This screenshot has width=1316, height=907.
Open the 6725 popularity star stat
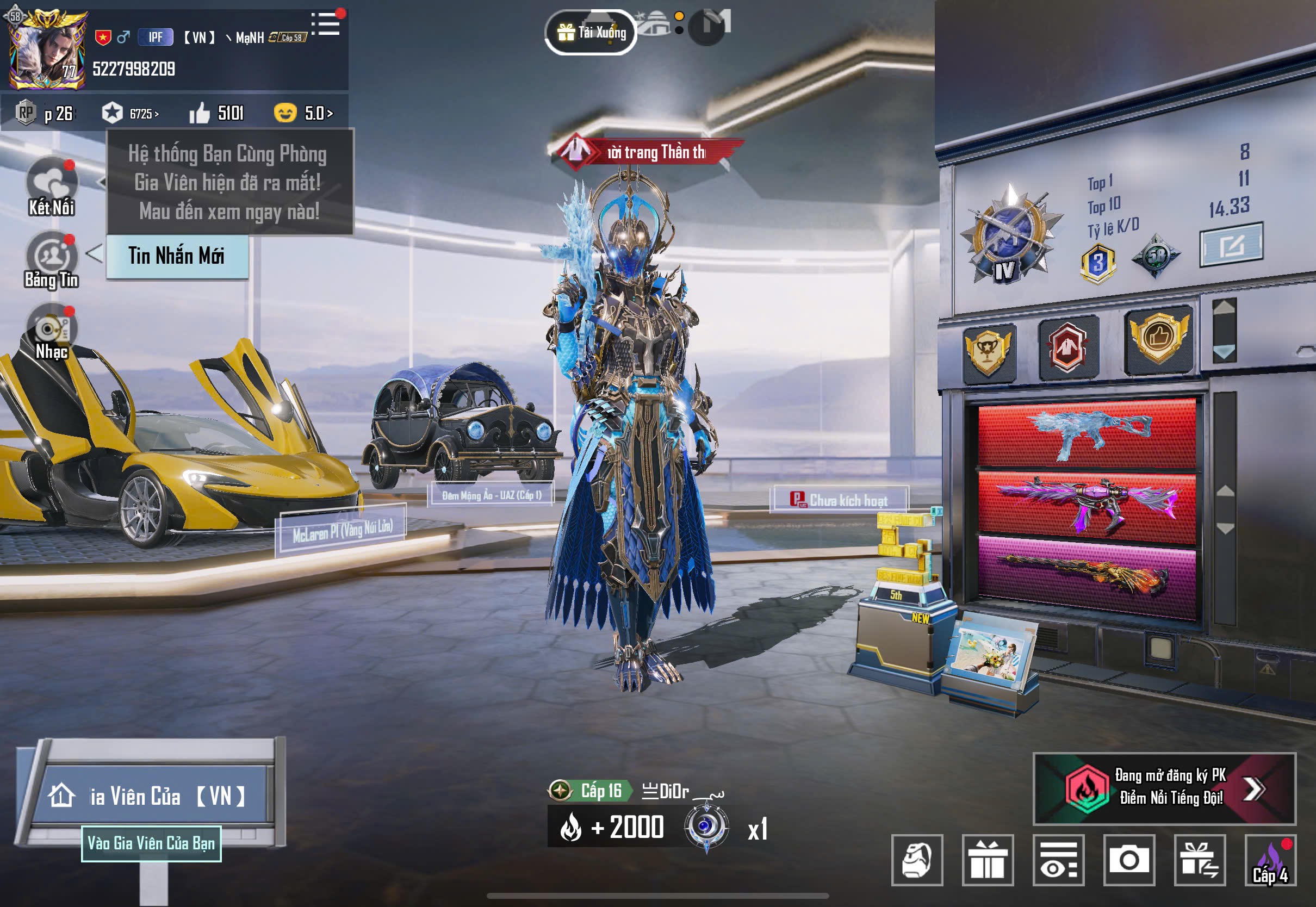pyautogui.click(x=131, y=113)
